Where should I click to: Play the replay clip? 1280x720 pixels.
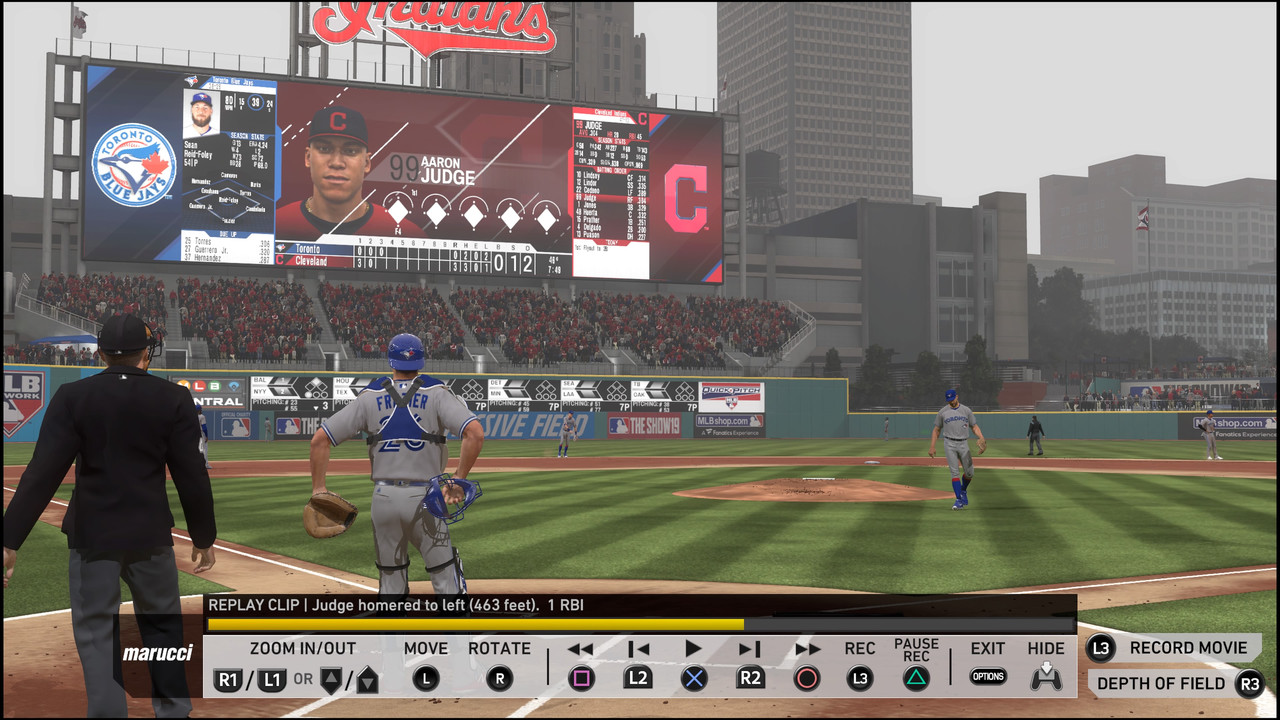[693, 649]
